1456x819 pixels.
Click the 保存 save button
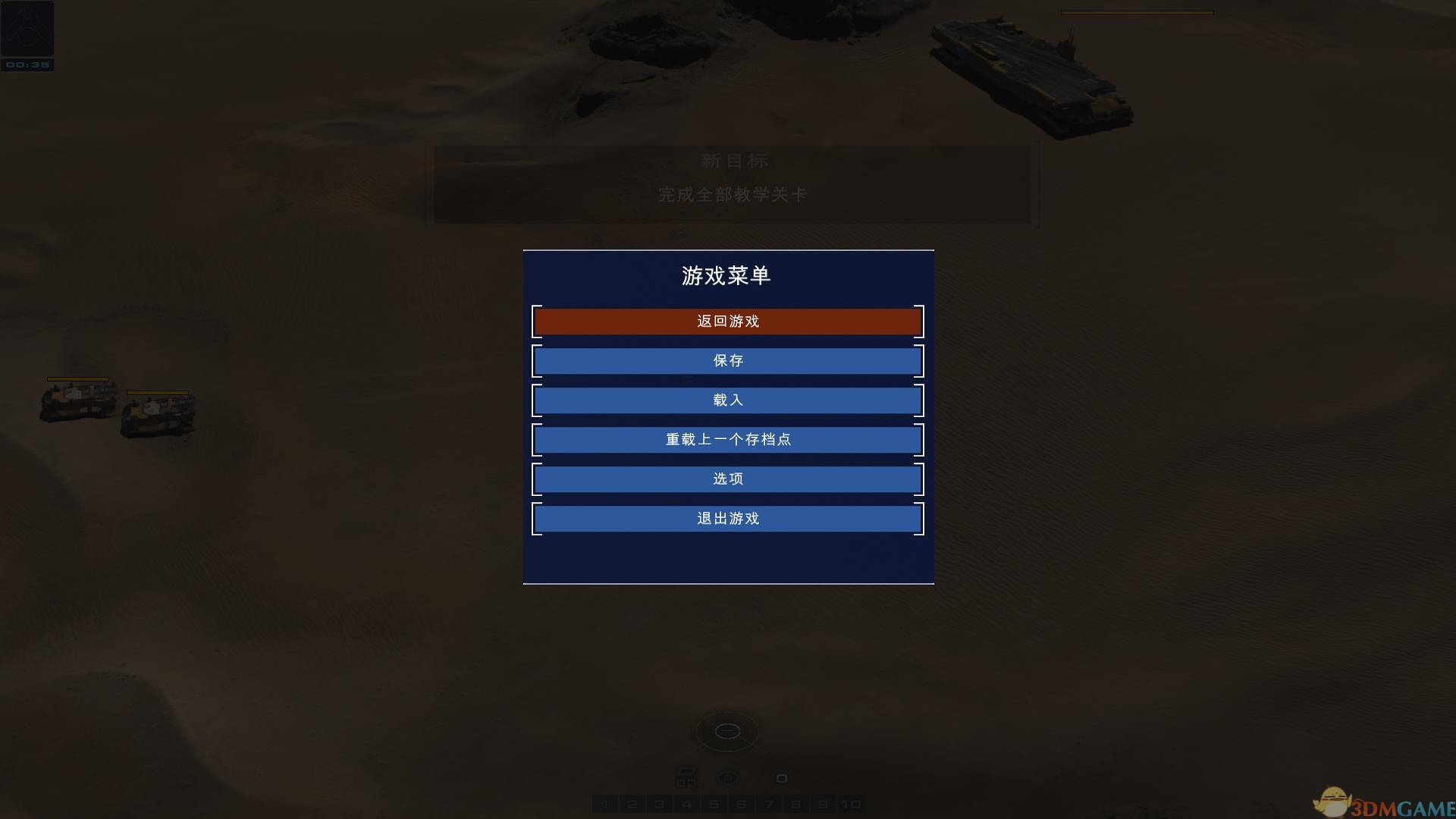(728, 360)
